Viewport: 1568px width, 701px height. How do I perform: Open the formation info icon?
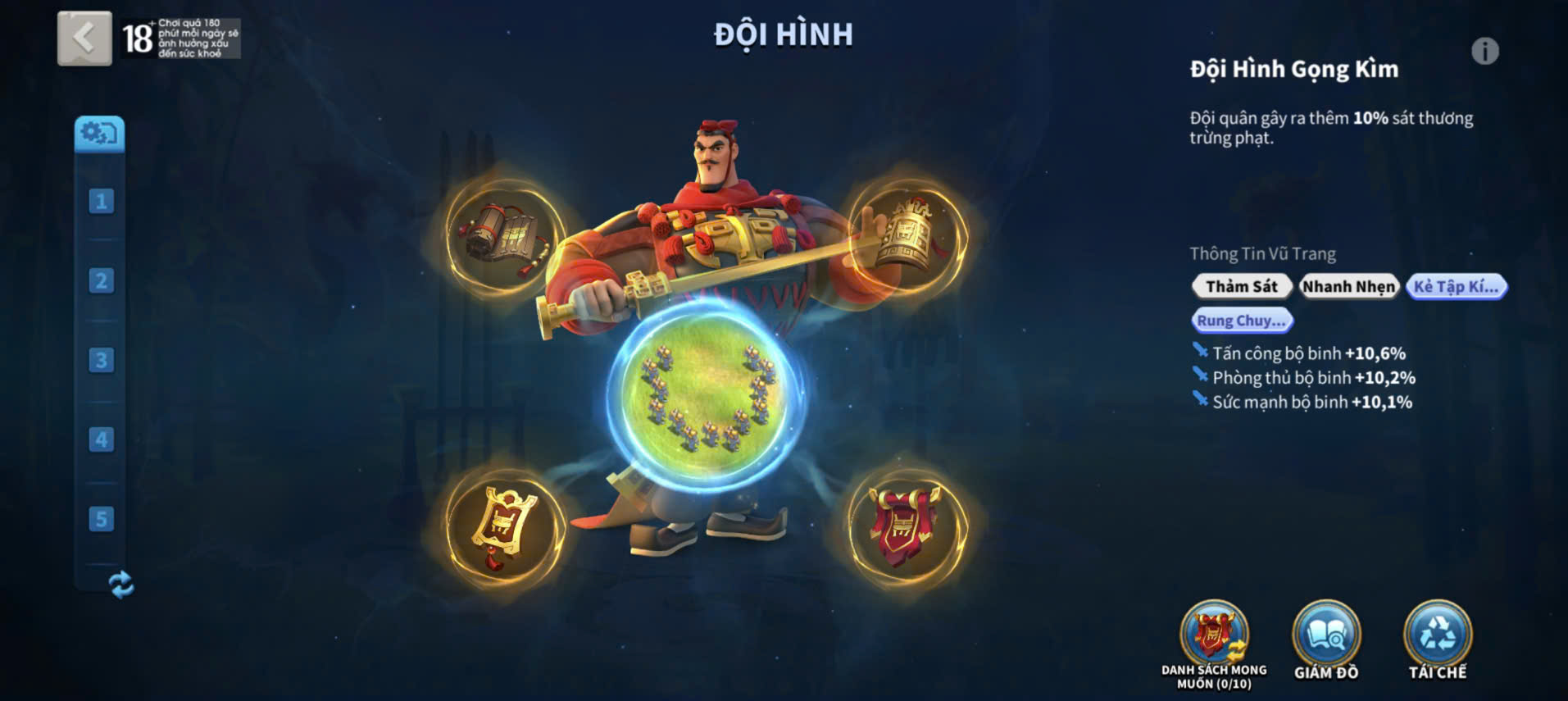coord(1484,52)
